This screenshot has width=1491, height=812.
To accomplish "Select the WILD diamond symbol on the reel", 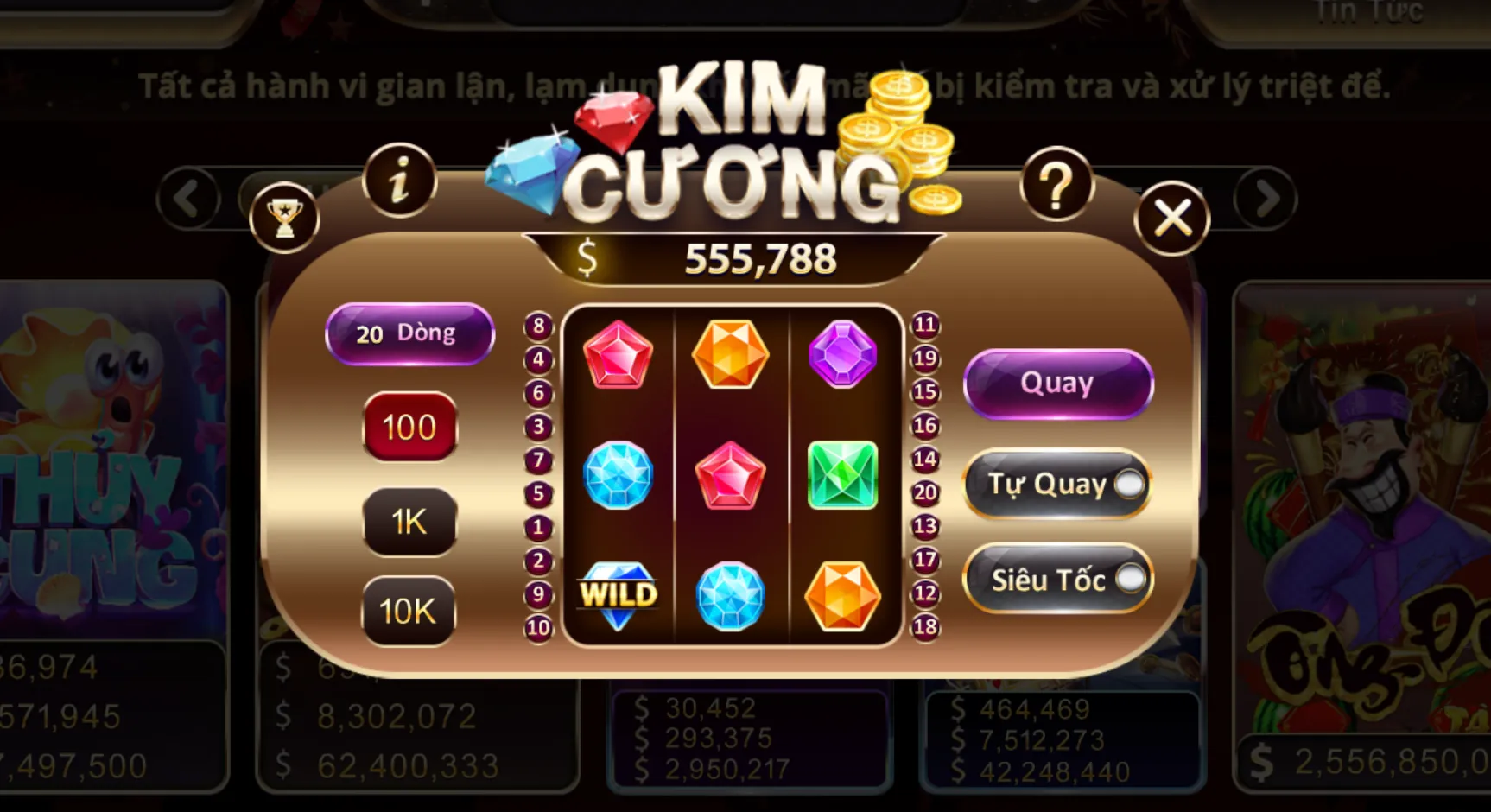I will [x=619, y=596].
